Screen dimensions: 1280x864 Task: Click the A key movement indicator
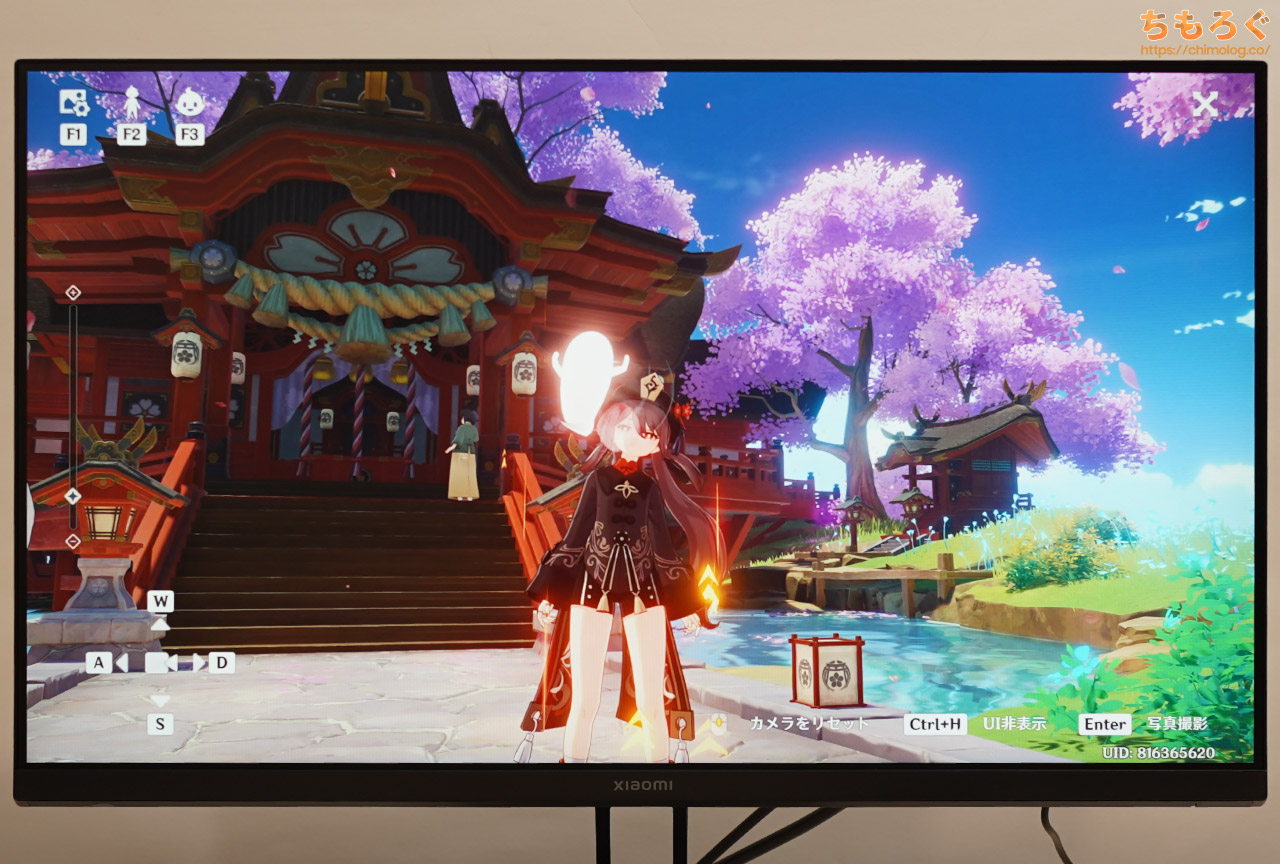99,662
